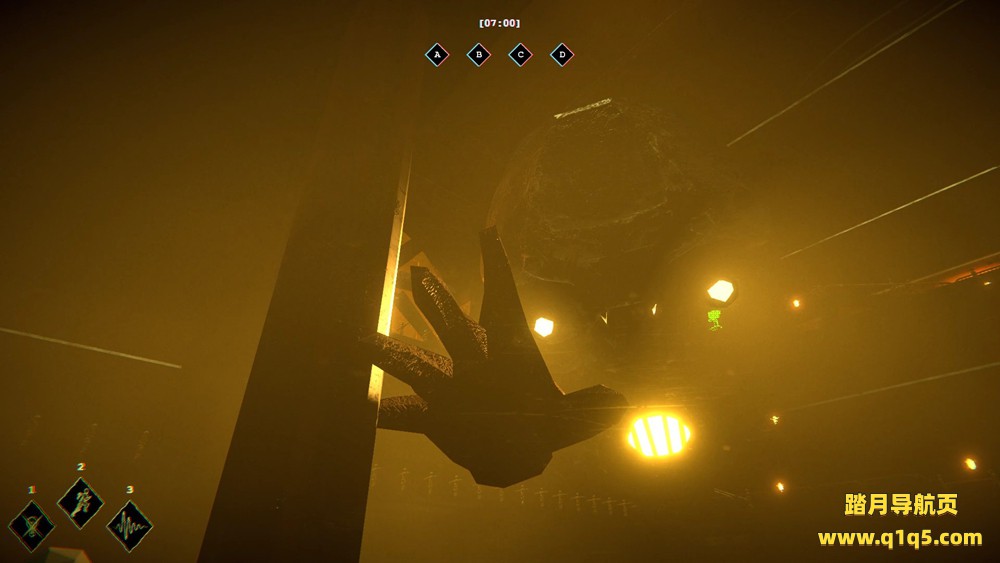Image resolution: width=1000 pixels, height=563 pixels.
Task: Choose the objective C diamond marker
Action: 520,55
